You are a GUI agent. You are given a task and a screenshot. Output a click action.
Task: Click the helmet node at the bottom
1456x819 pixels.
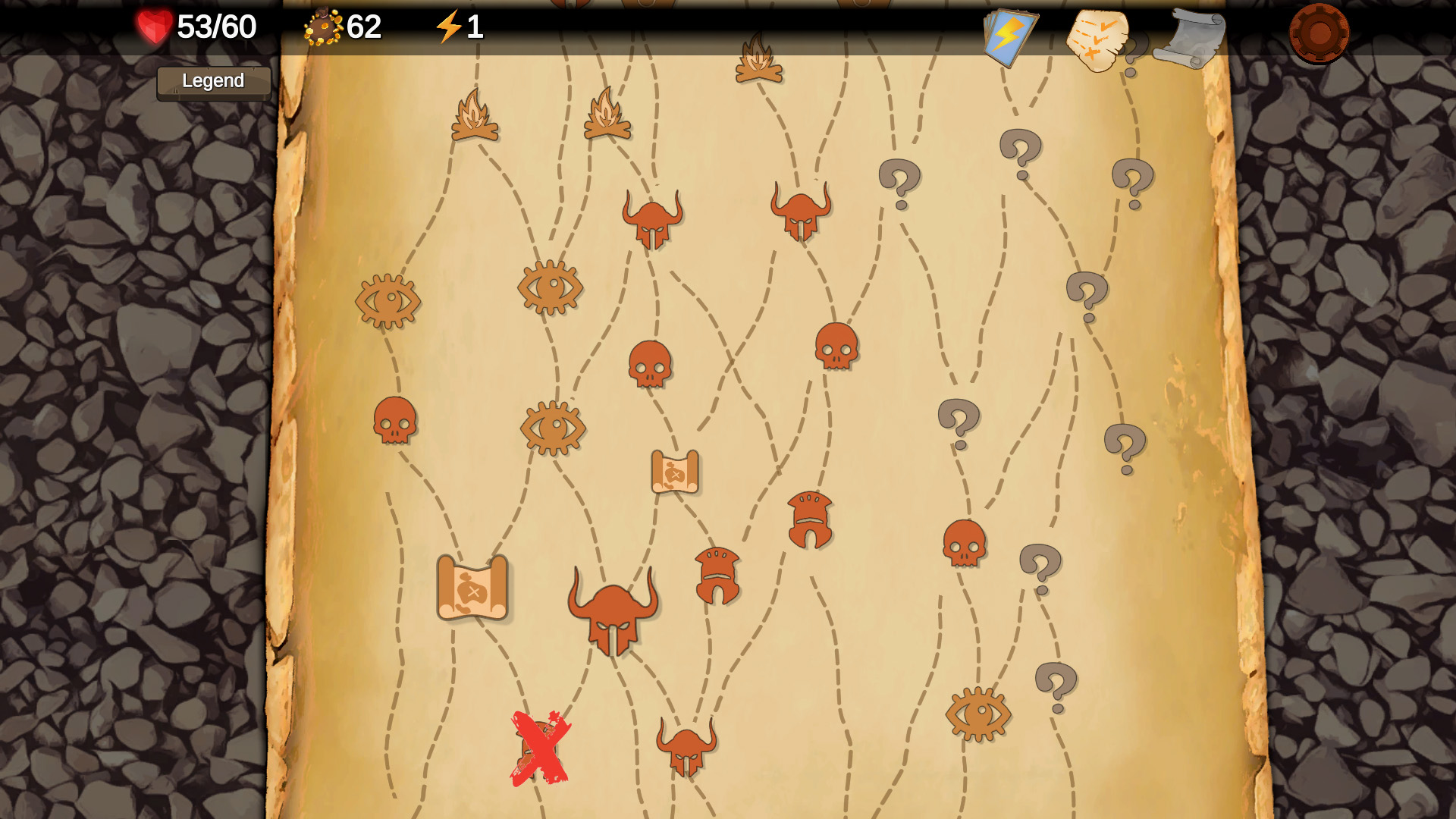point(686,747)
